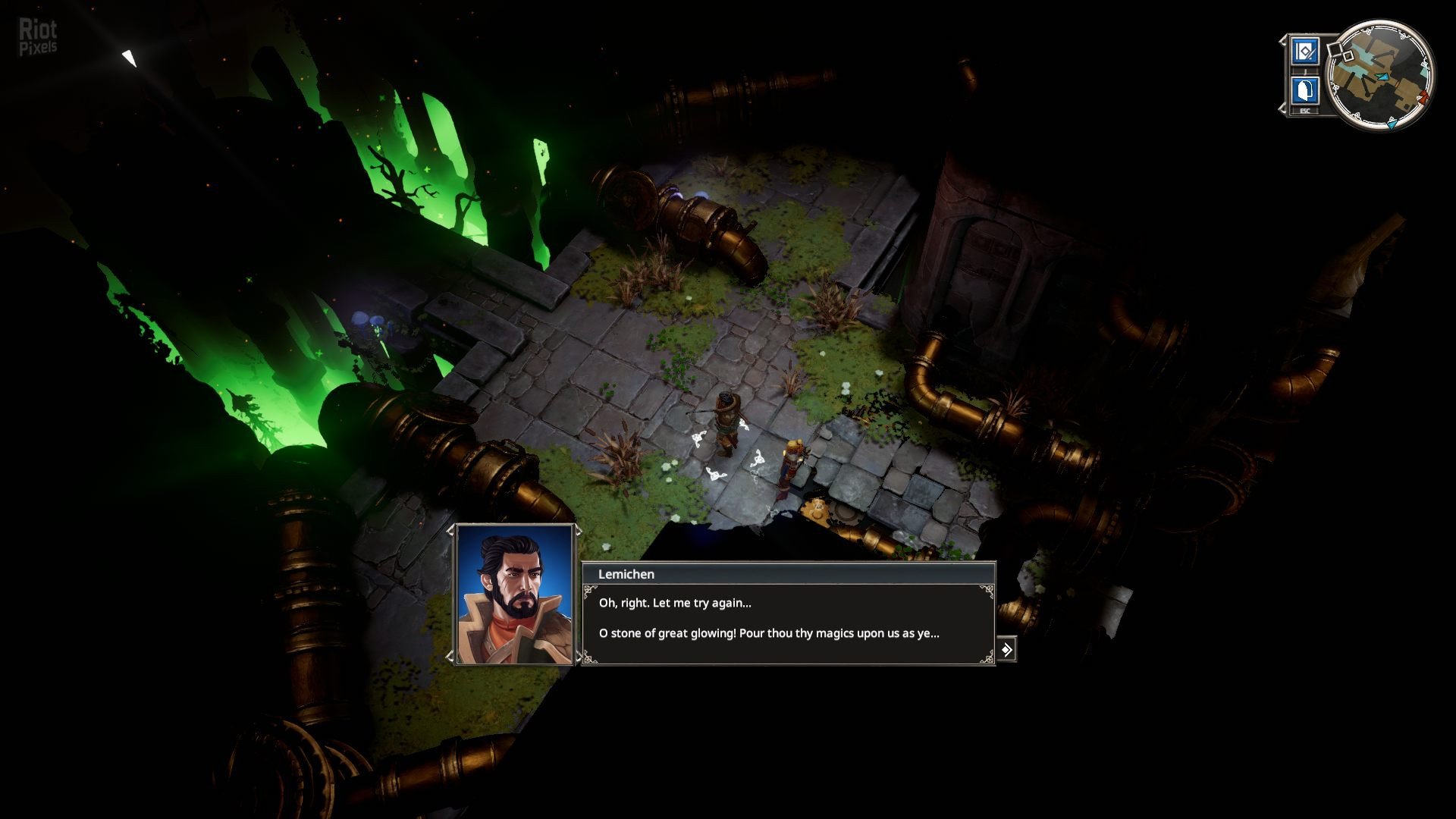This screenshot has height=819, width=1456.
Task: Open the ESC menu door icon
Action: [x=1304, y=91]
